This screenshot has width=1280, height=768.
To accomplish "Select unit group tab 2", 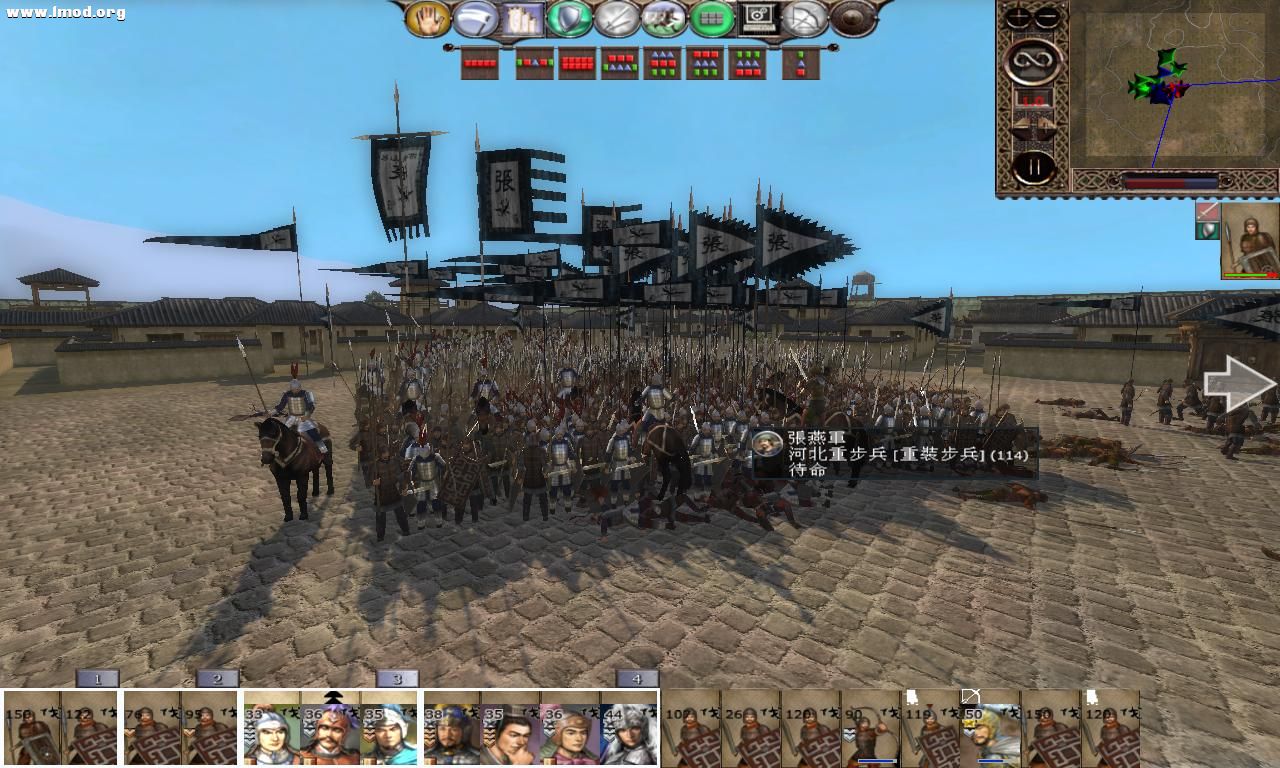I will (x=216, y=677).
